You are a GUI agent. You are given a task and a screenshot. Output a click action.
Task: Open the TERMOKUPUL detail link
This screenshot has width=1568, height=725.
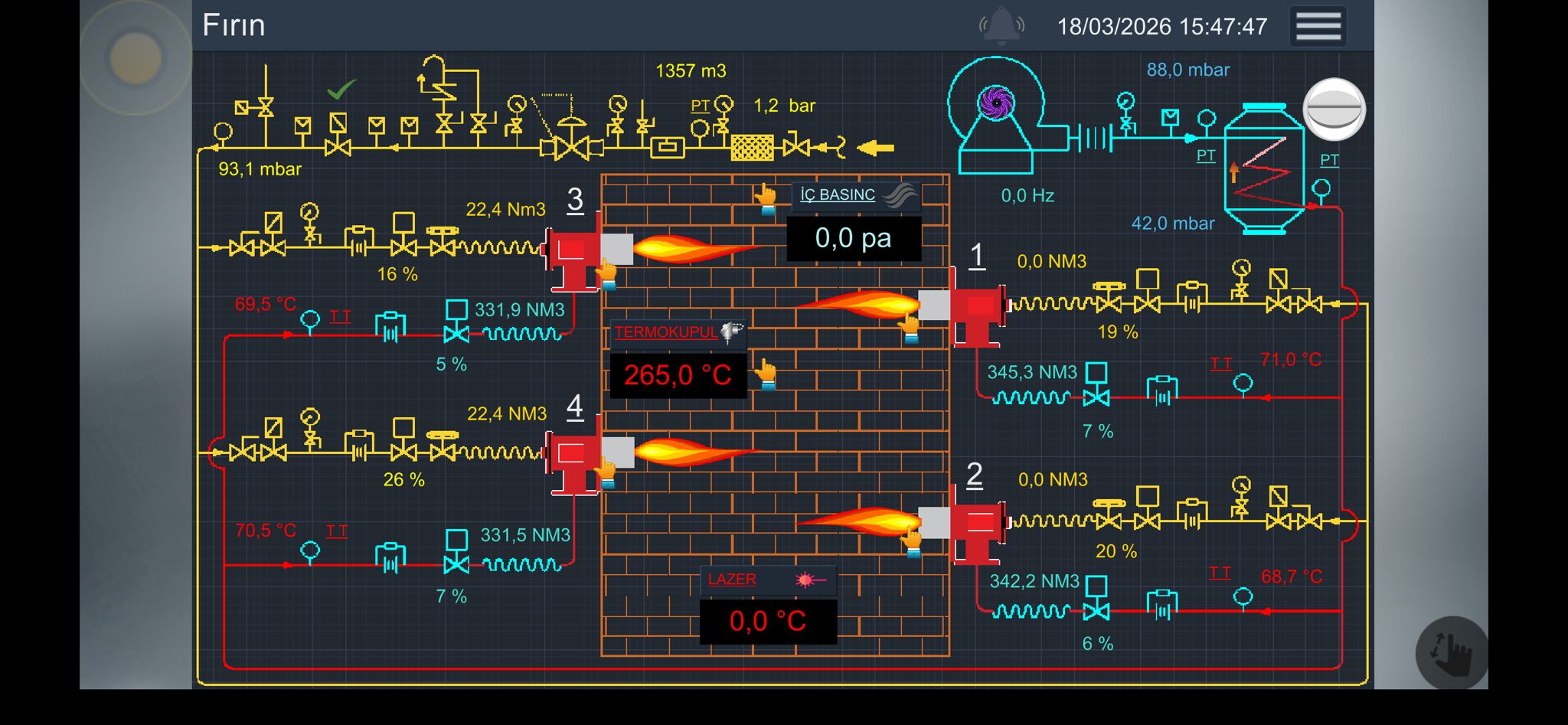click(665, 332)
